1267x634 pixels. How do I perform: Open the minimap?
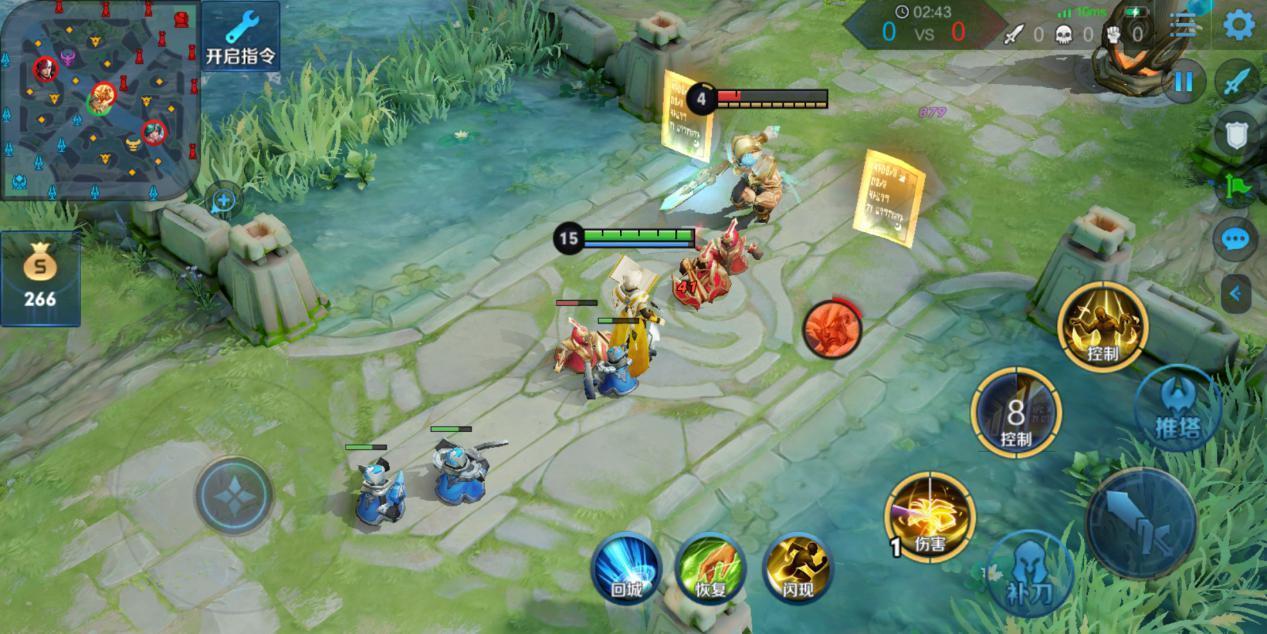(99, 99)
